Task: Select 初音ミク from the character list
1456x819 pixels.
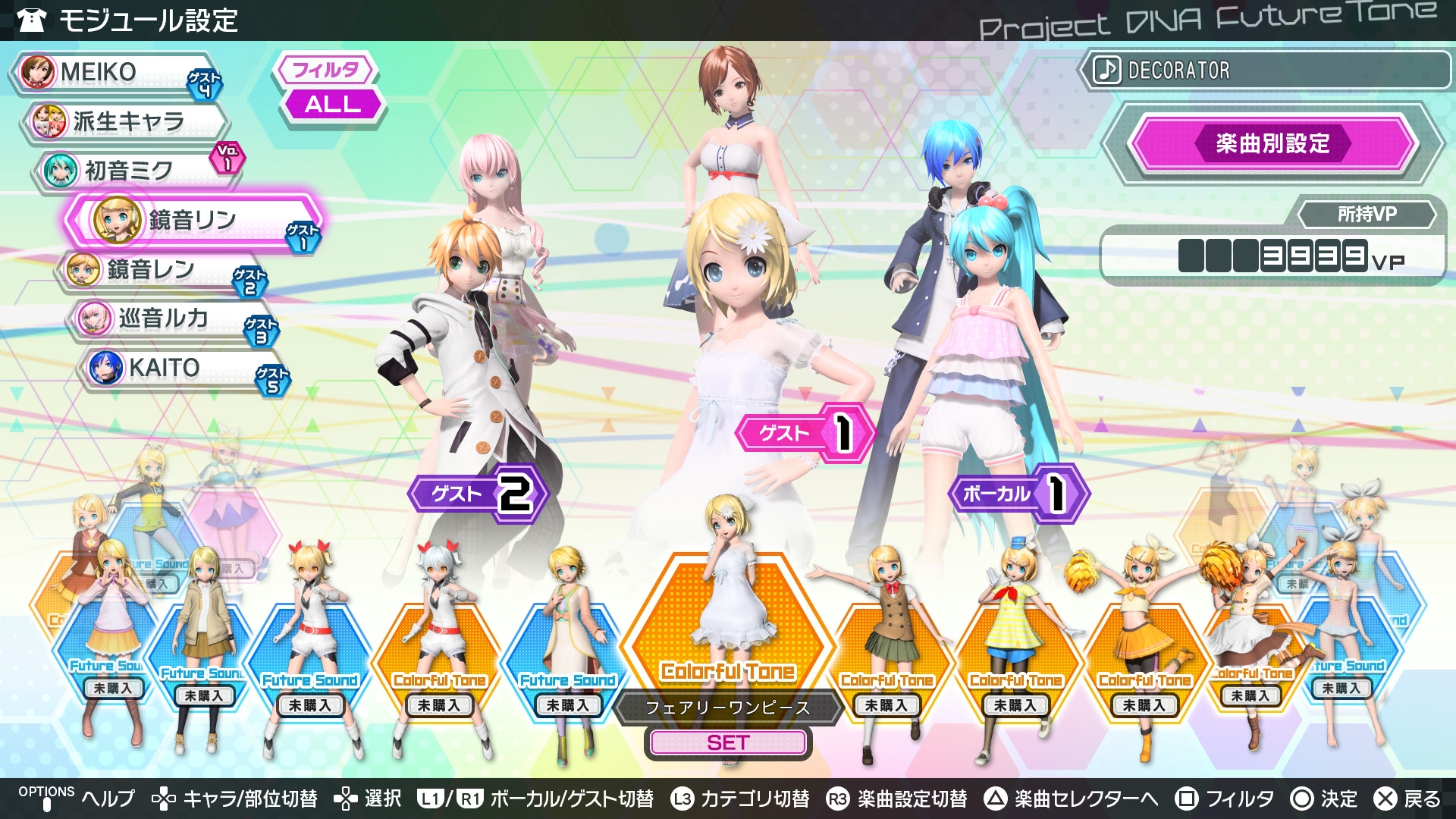Action: tap(136, 171)
